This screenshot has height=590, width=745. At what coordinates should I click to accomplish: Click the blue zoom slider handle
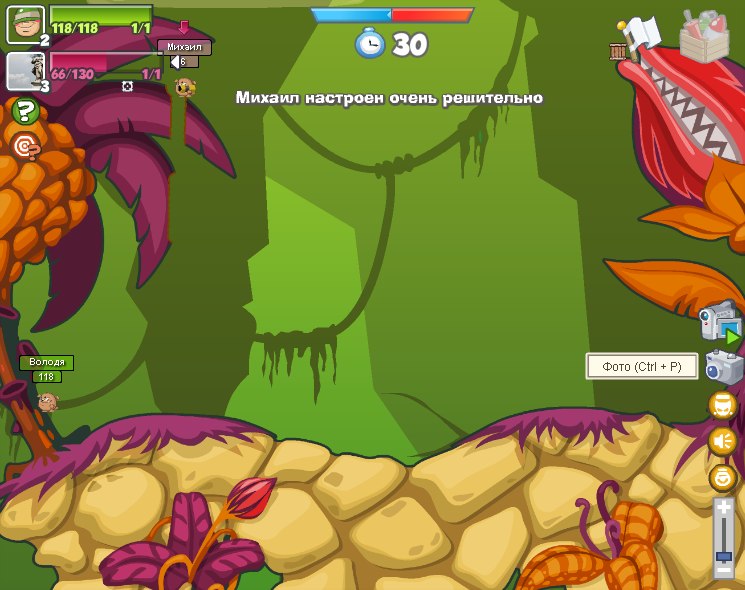pyautogui.click(x=723, y=555)
